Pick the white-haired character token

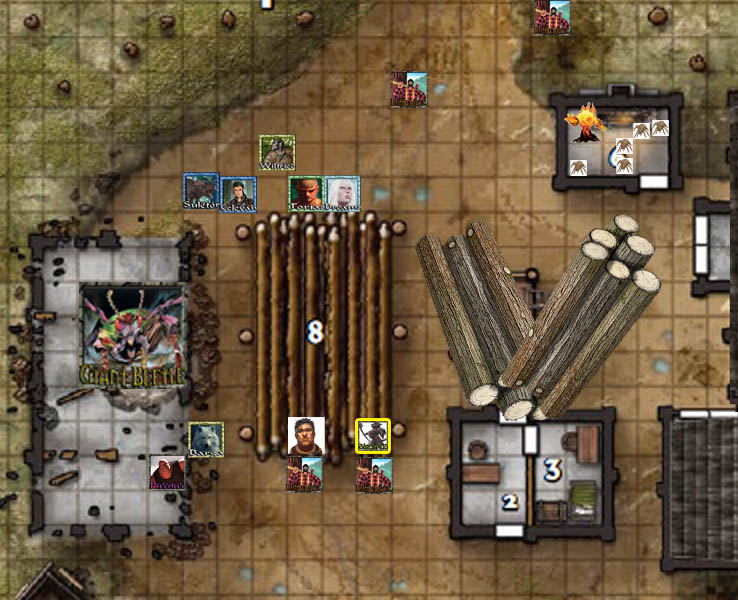pyautogui.click(x=342, y=194)
